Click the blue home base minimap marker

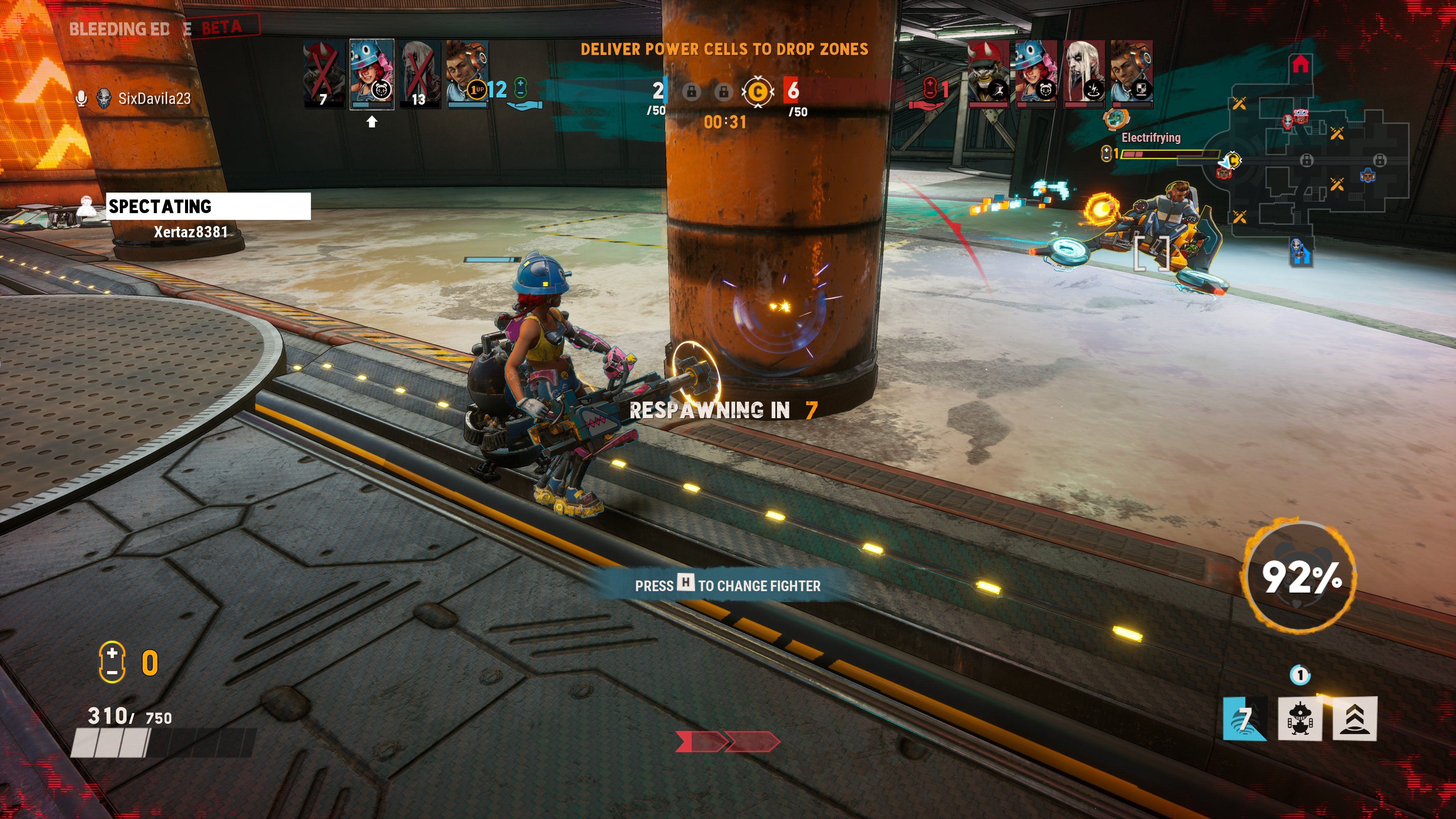[1300, 252]
